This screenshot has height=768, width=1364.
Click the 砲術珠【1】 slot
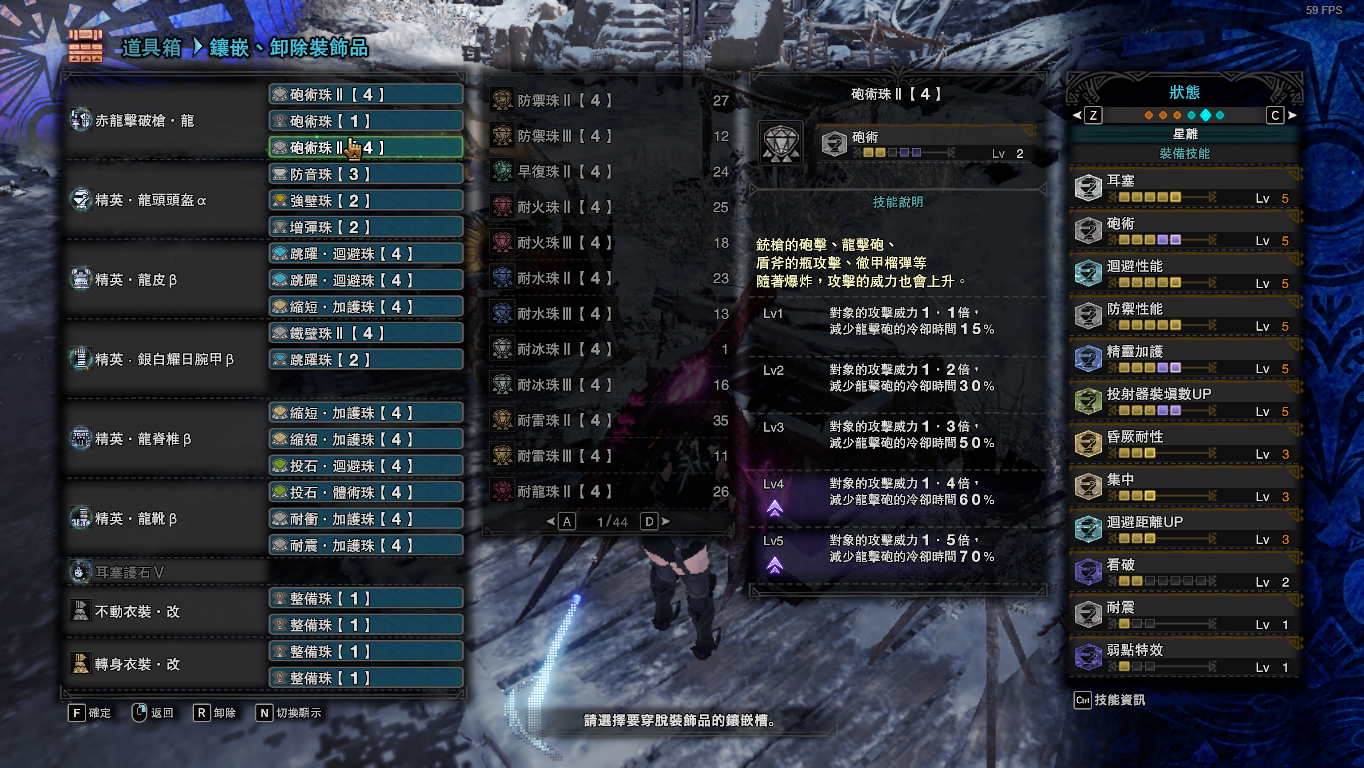366,121
